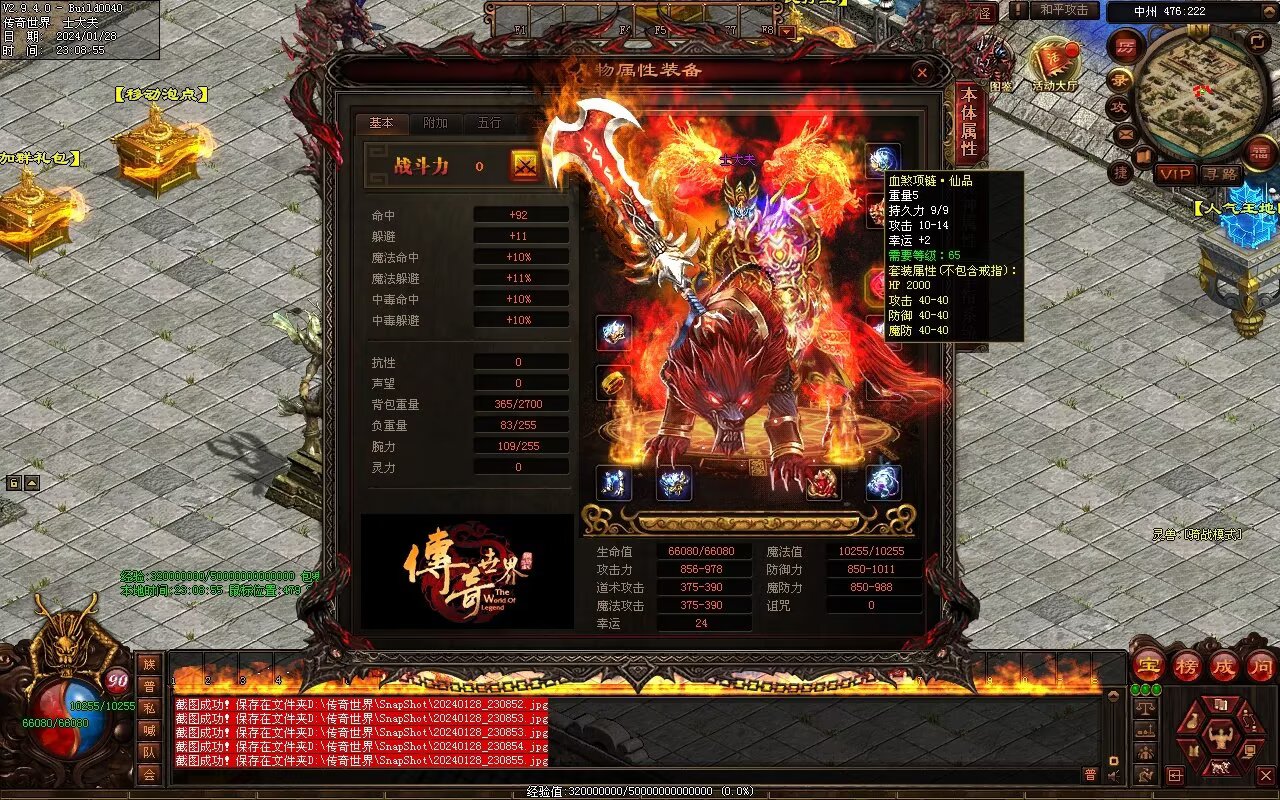Select the gold ring equipment slot

tap(614, 382)
